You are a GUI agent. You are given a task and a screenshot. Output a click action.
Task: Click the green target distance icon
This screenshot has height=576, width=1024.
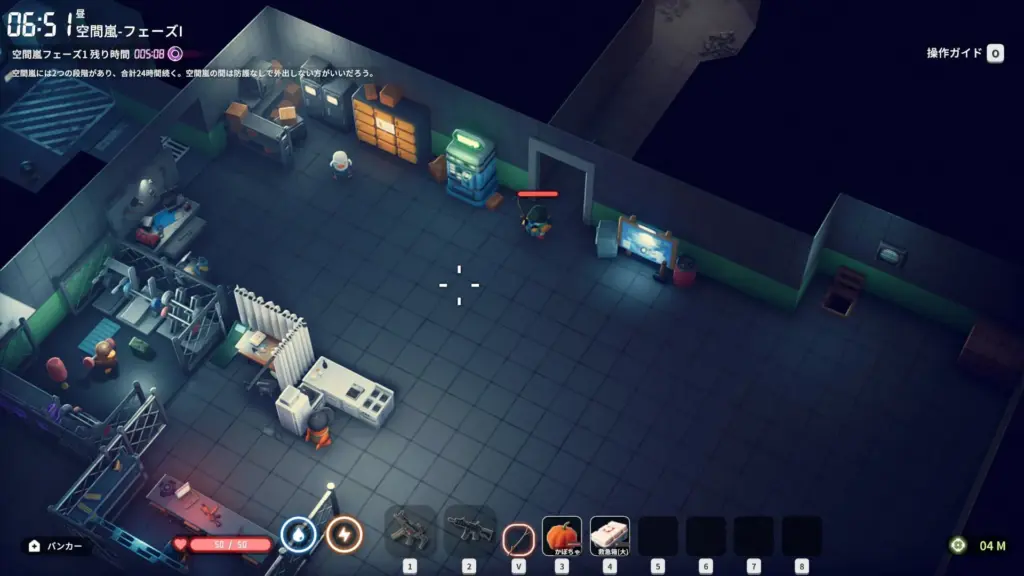(x=958, y=545)
